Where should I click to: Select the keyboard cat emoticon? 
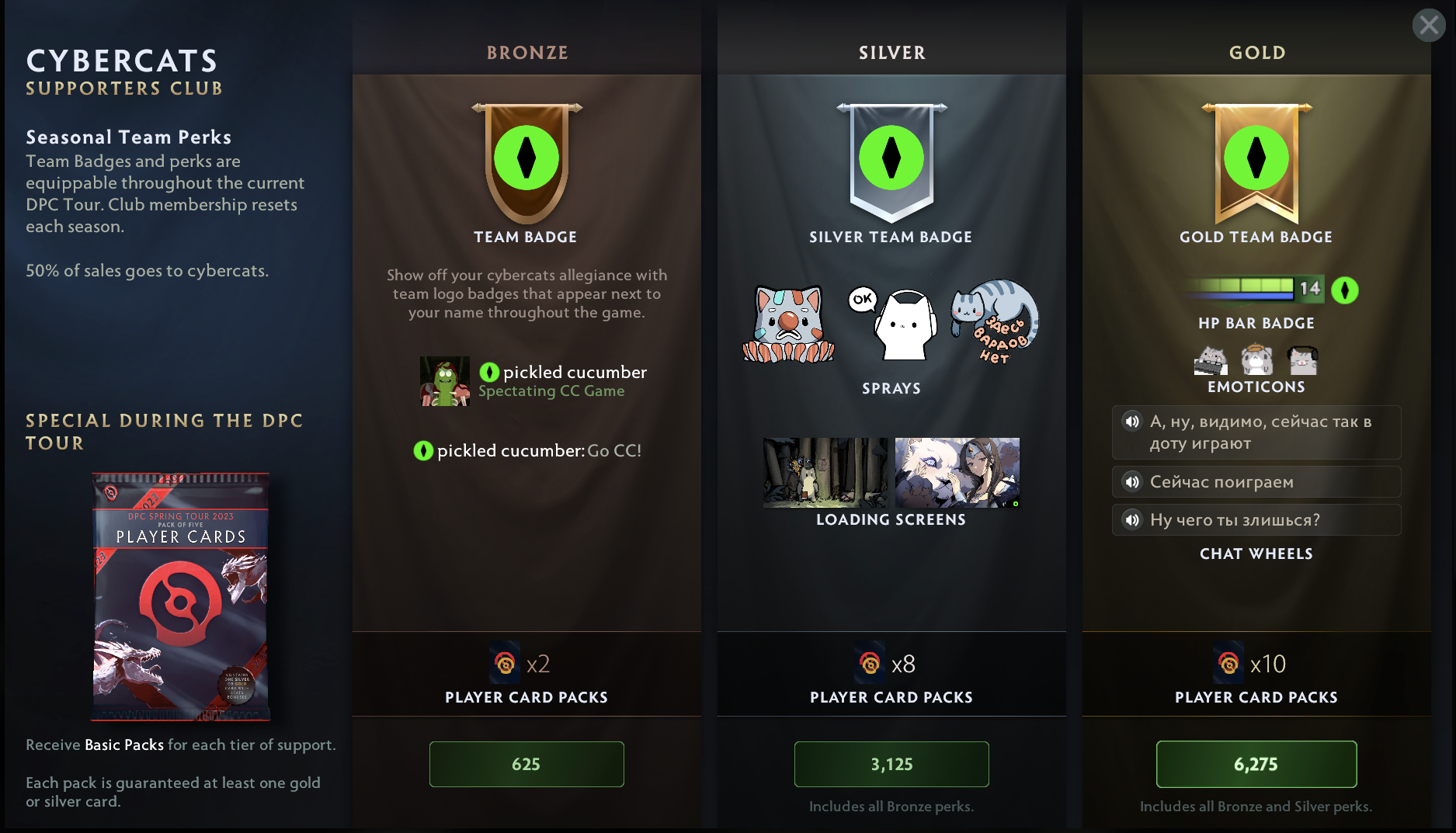1210,360
